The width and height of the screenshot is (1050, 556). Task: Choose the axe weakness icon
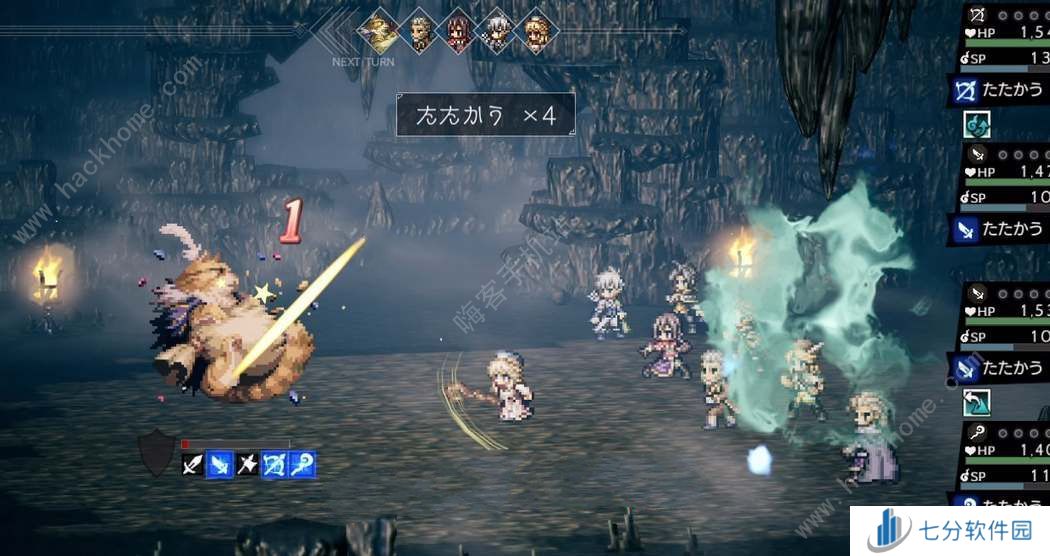coord(247,464)
